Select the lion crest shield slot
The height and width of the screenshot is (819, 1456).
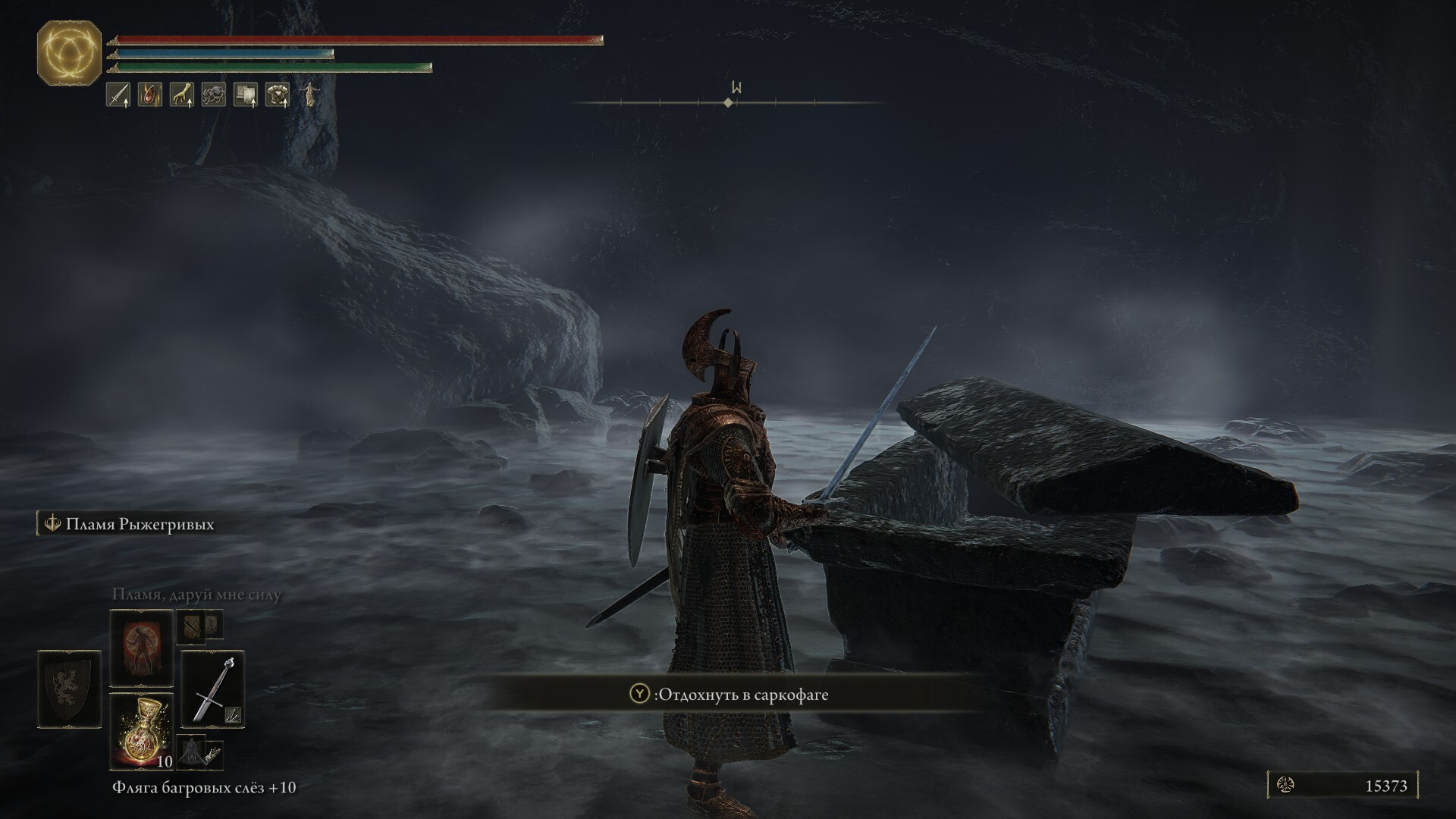pyautogui.click(x=69, y=689)
